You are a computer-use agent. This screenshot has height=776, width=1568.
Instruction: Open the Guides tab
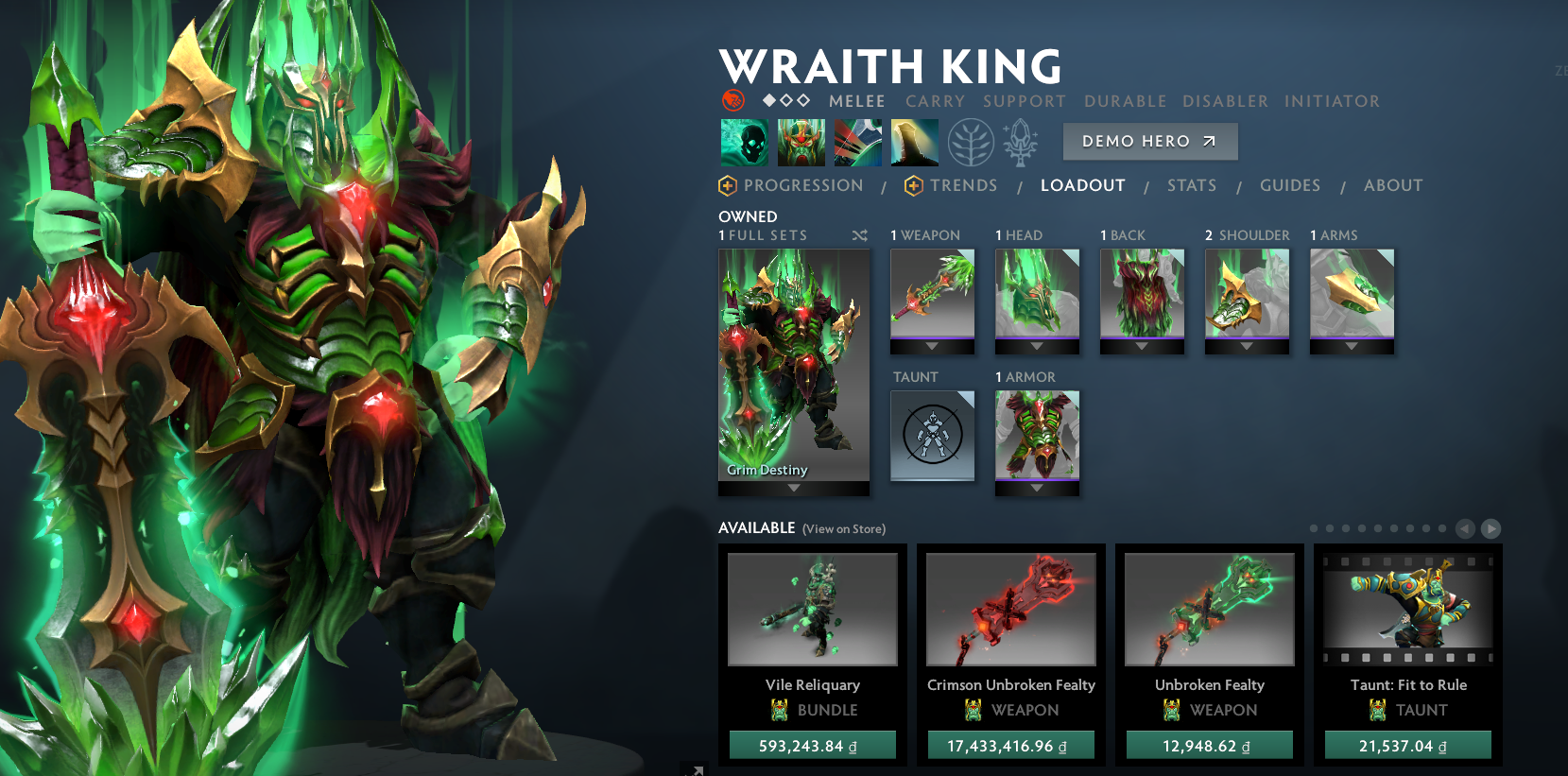1291,185
